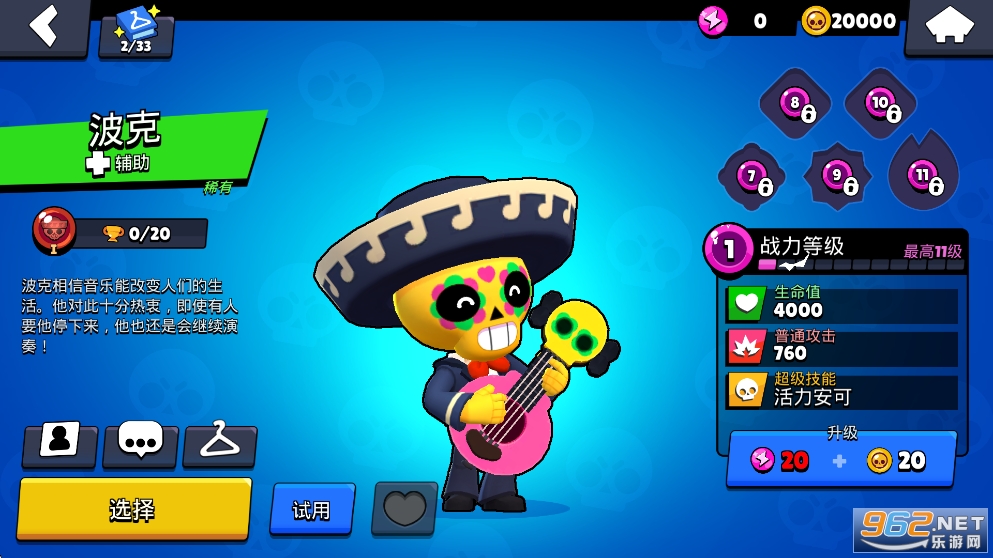This screenshot has width=993, height=558.
Task: Try the brawler with the 试用 button
Action: point(312,510)
